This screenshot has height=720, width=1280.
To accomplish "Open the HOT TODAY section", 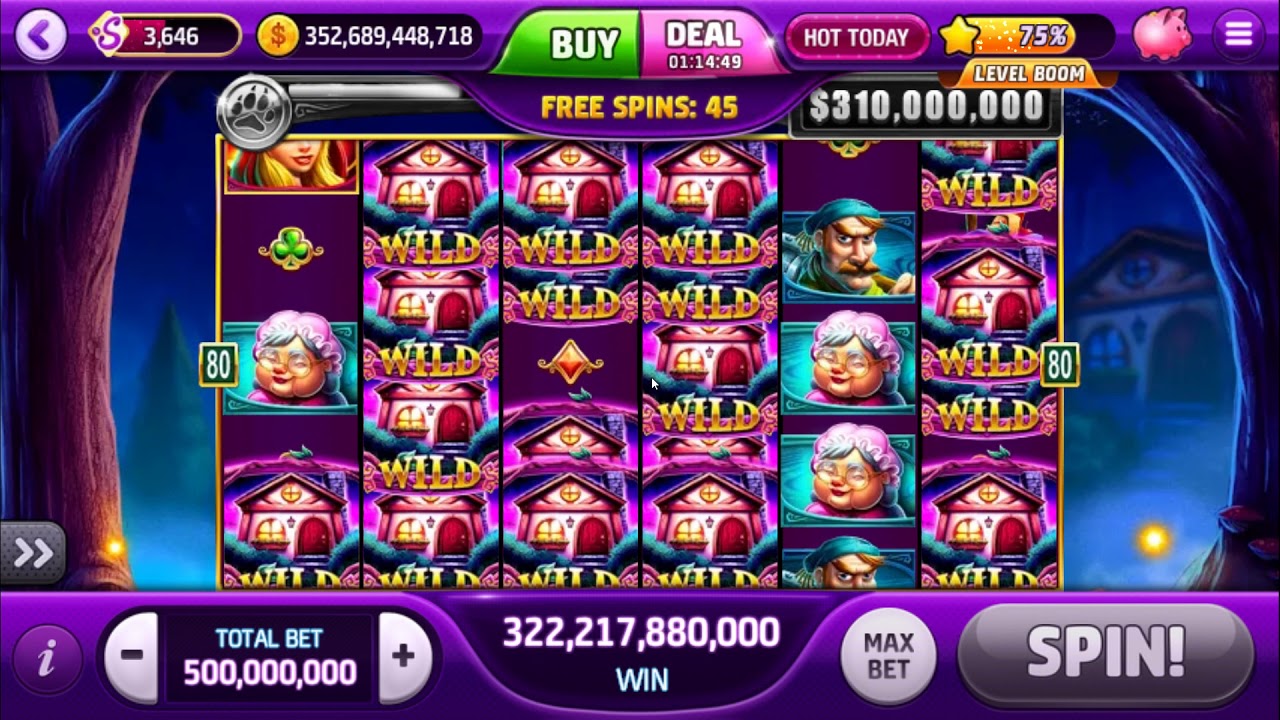I will (856, 38).
